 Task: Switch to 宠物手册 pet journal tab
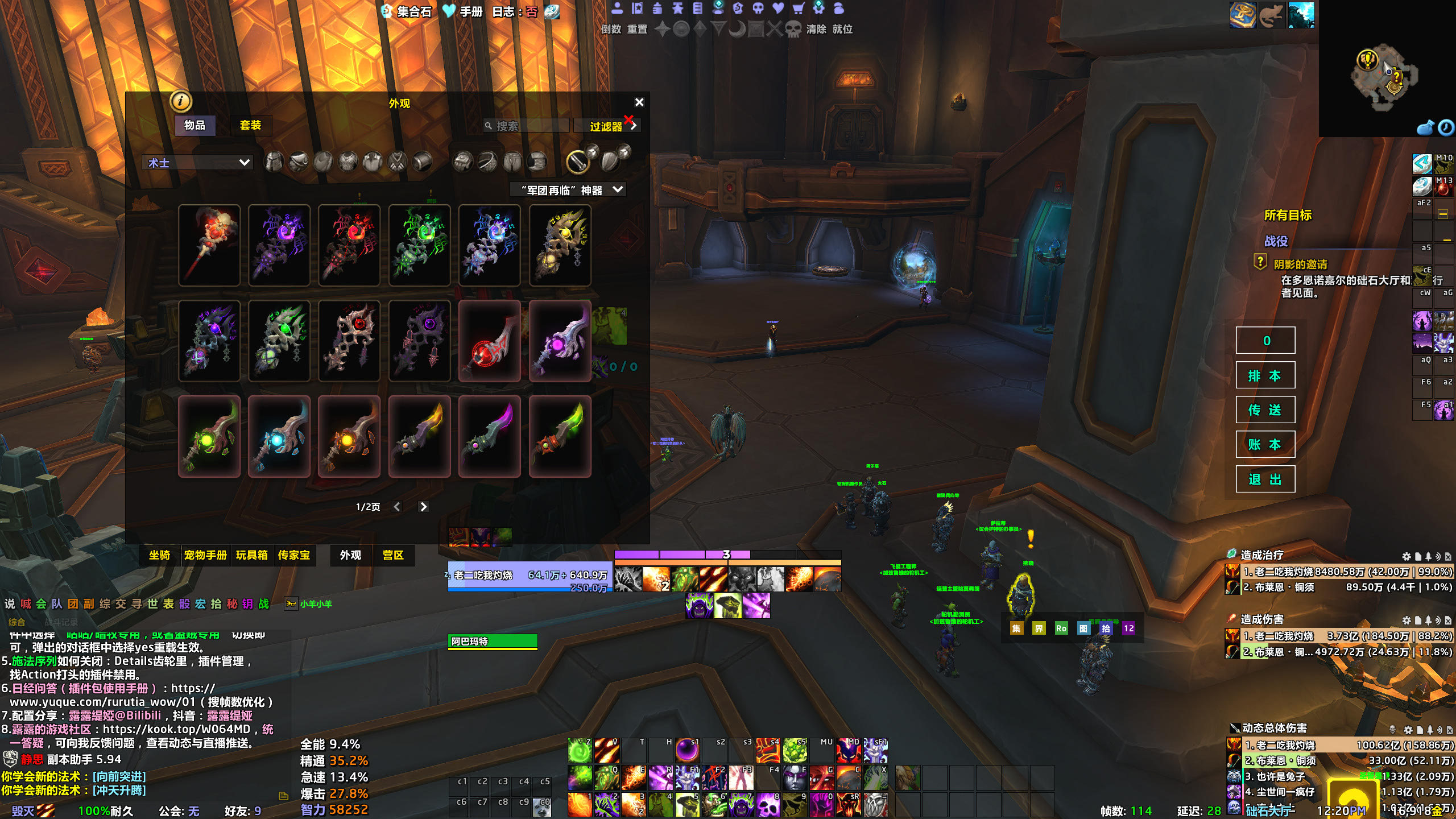tap(205, 555)
